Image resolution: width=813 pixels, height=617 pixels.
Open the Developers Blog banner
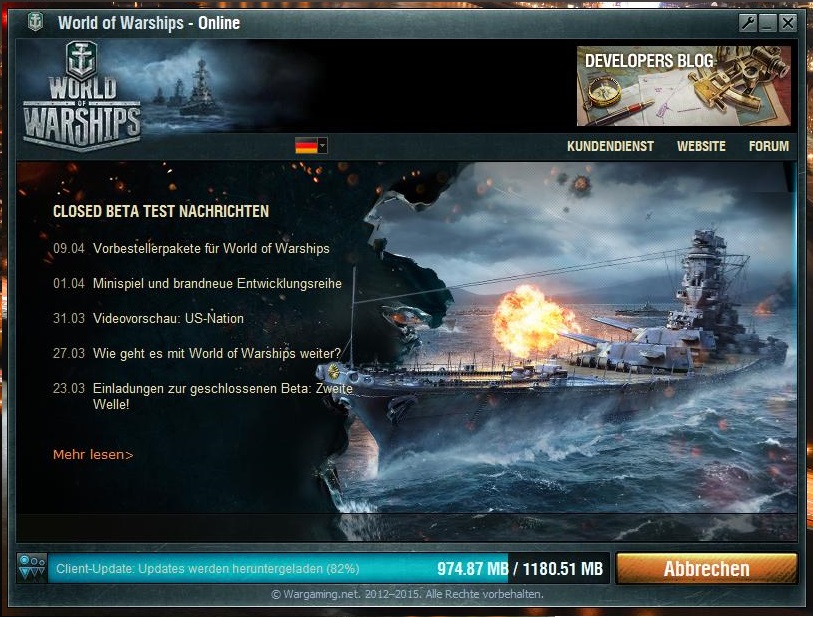[x=683, y=85]
